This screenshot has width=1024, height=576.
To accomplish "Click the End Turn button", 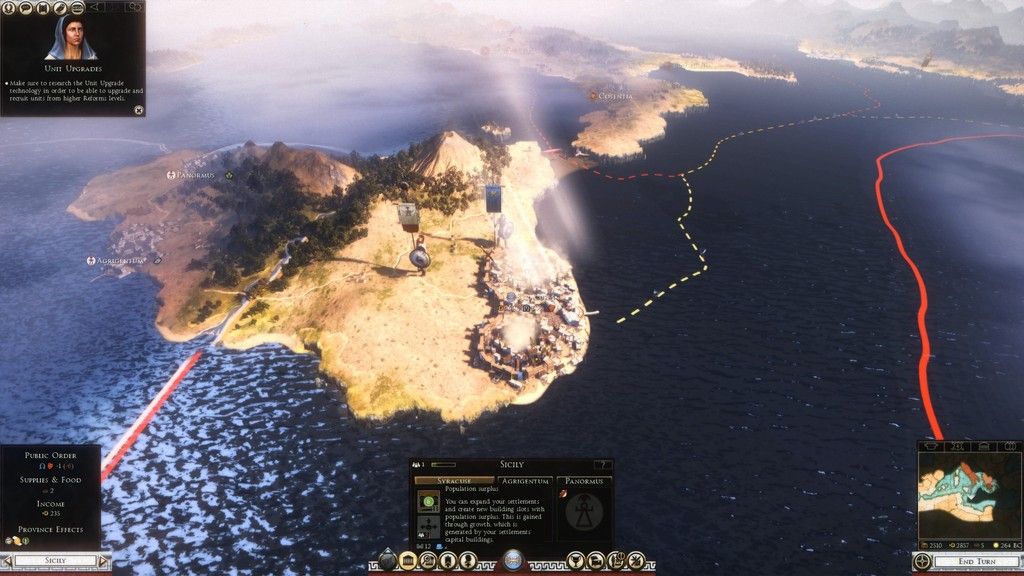I will [x=967, y=561].
